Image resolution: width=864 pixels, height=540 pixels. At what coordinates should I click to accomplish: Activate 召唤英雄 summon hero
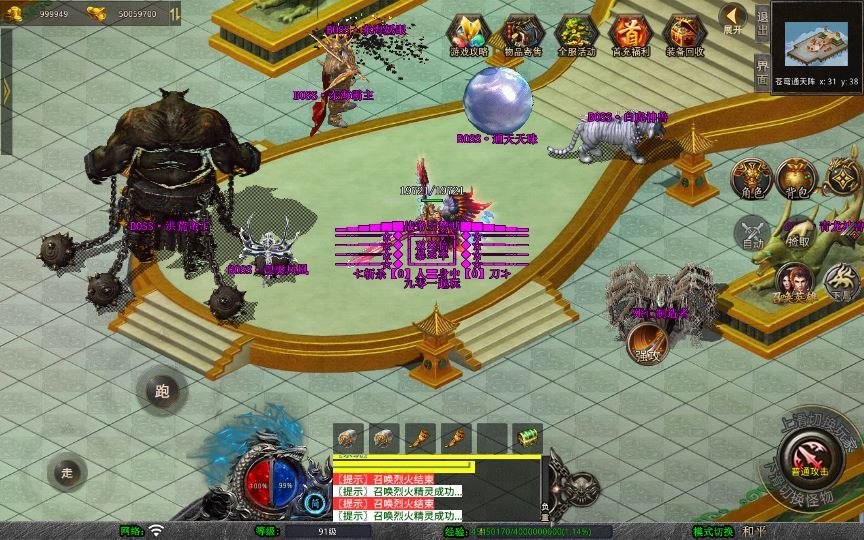click(796, 283)
